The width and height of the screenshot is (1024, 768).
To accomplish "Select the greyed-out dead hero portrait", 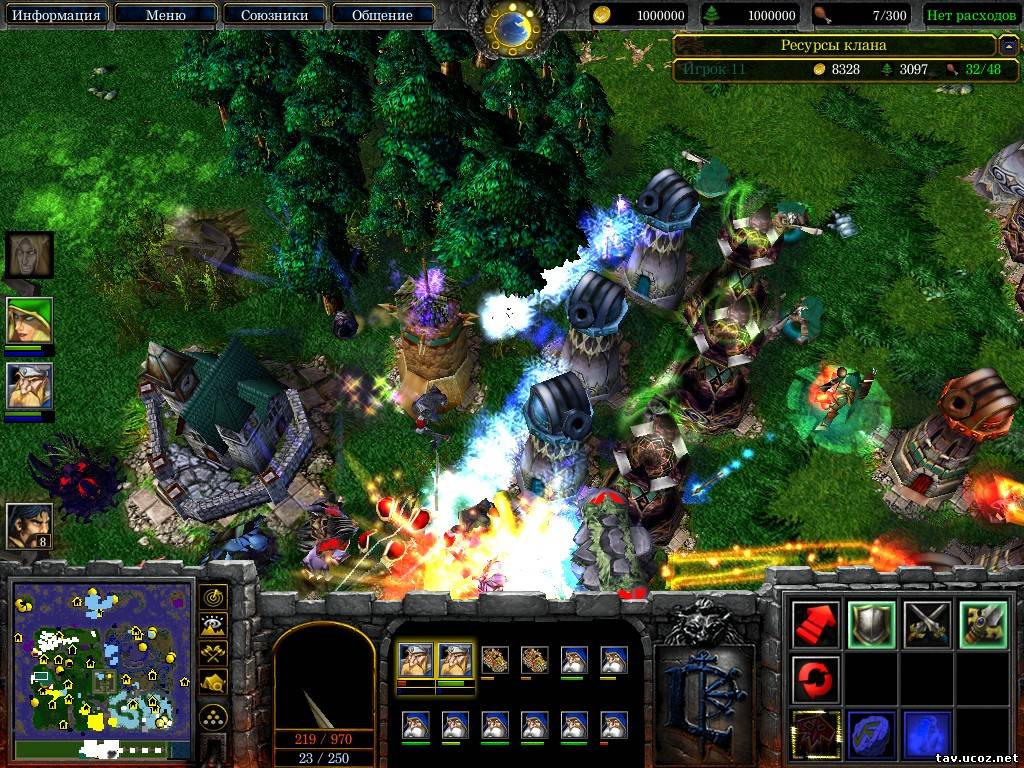I will point(29,255).
